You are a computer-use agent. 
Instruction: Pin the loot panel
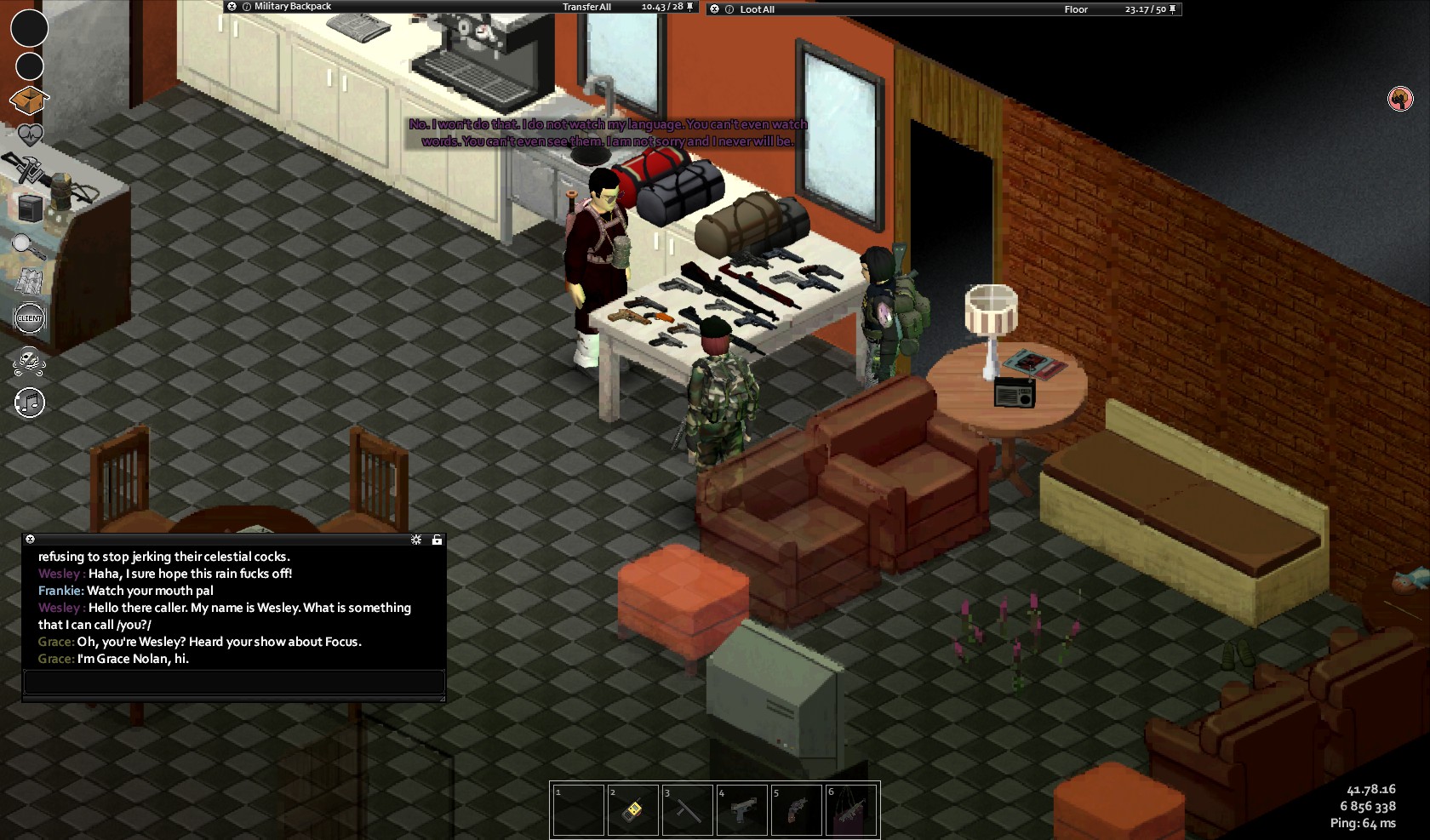1173,9
